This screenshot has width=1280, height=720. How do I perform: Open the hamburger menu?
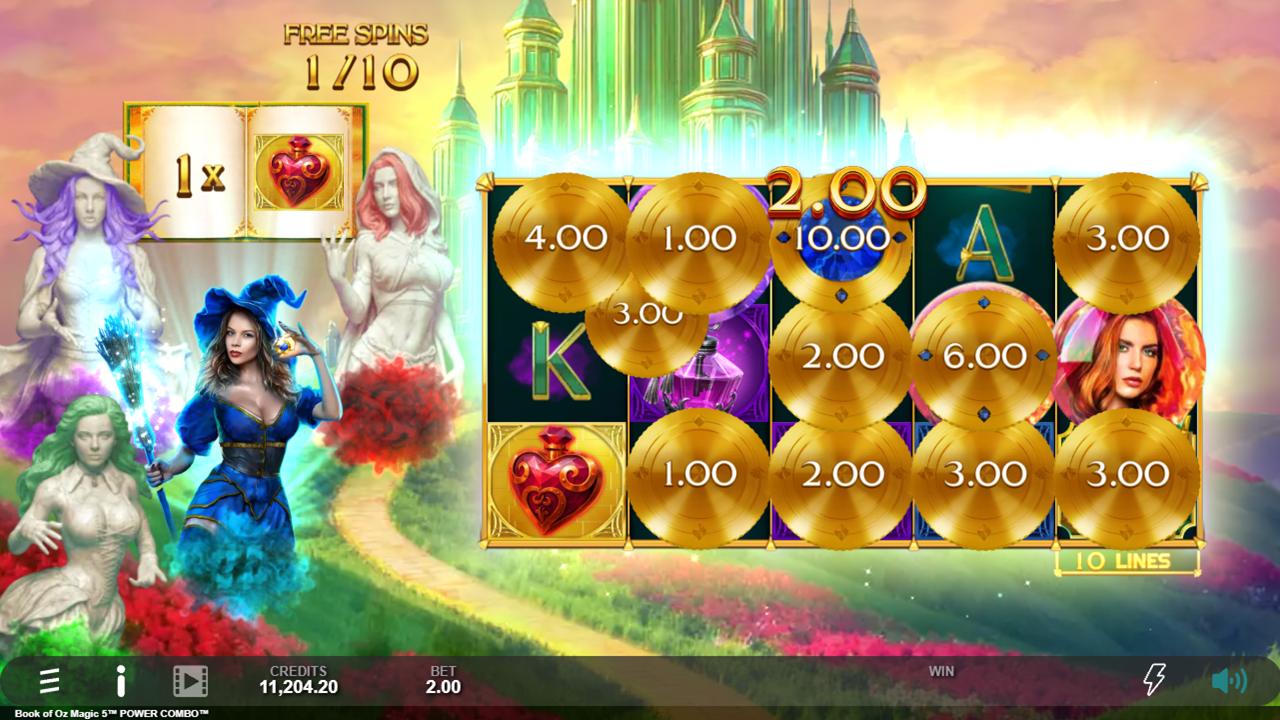[x=49, y=681]
